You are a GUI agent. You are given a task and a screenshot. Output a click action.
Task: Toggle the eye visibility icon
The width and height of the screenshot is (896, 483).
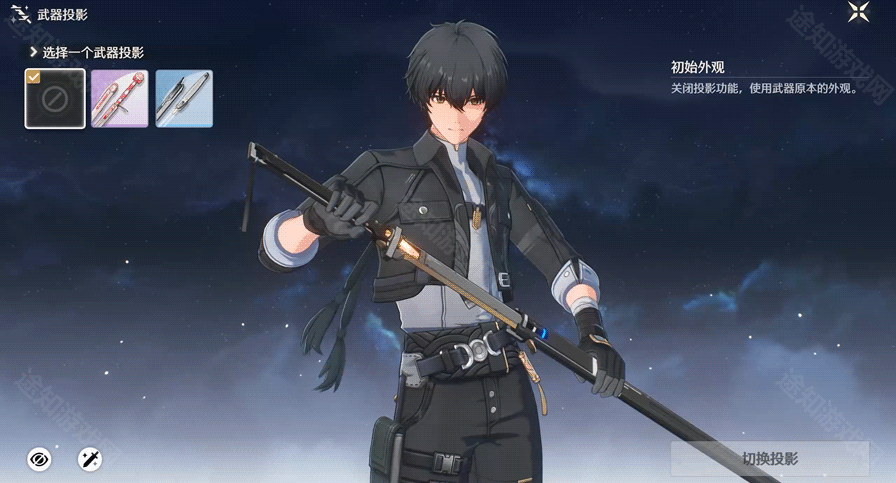pos(40,459)
